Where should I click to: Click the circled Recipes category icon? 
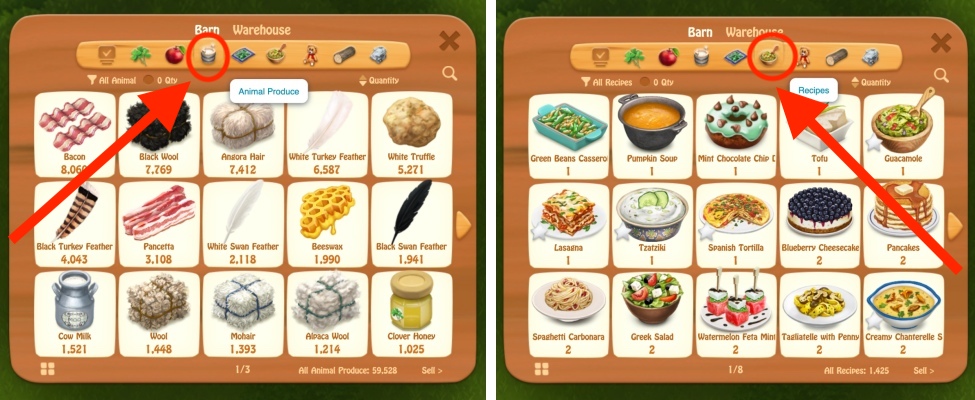click(x=771, y=55)
